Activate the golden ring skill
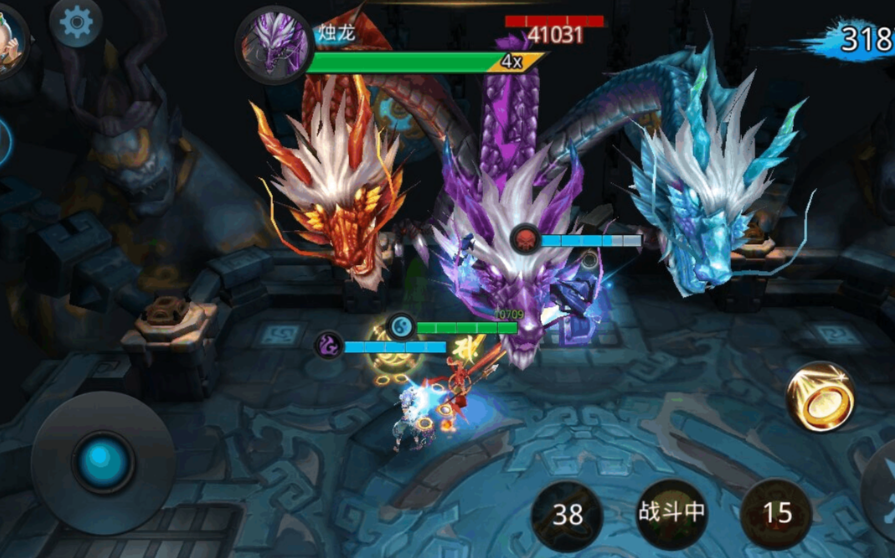895x558 pixels. (x=820, y=396)
